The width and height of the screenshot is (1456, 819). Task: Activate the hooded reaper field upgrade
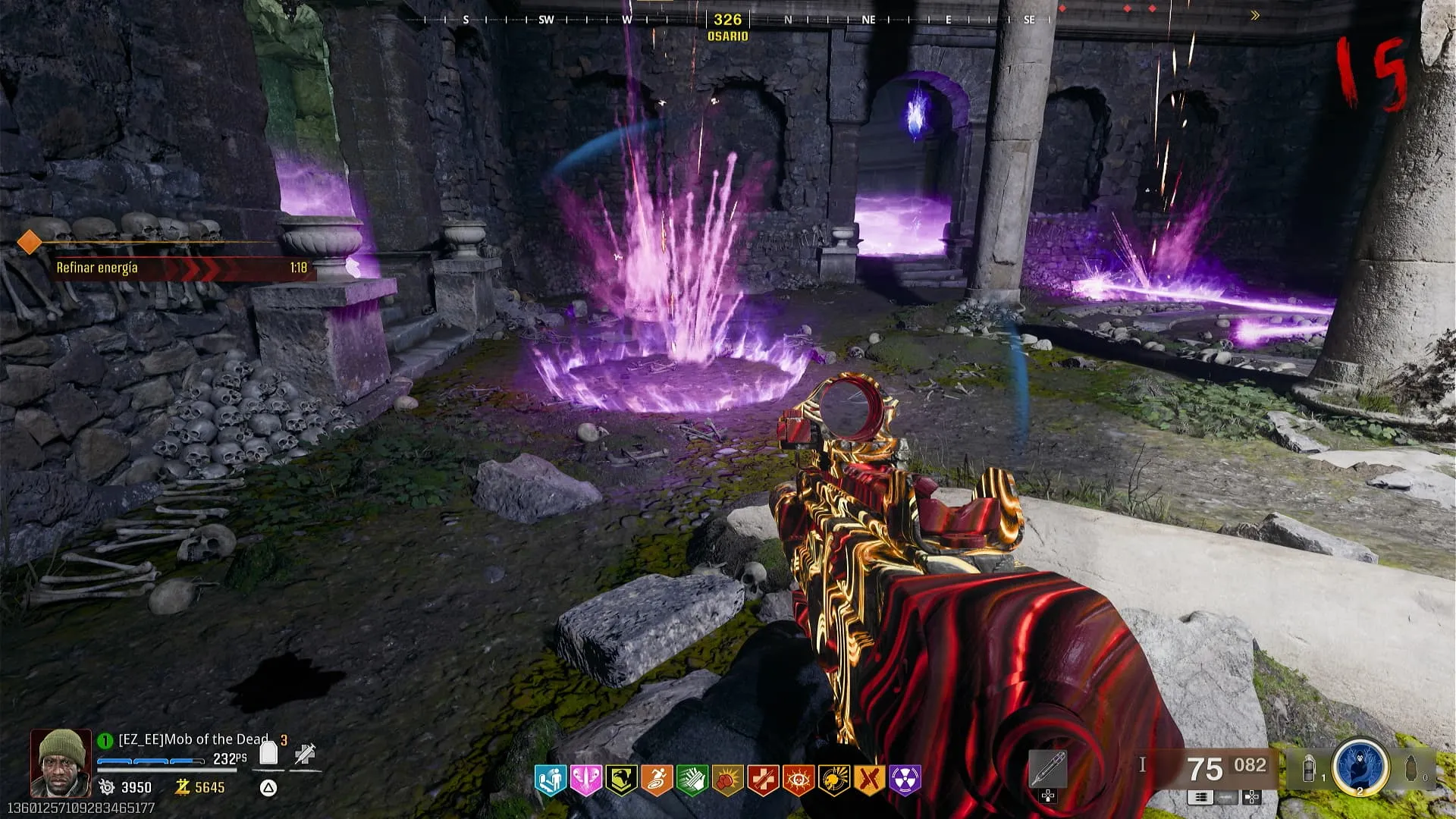tap(1360, 766)
